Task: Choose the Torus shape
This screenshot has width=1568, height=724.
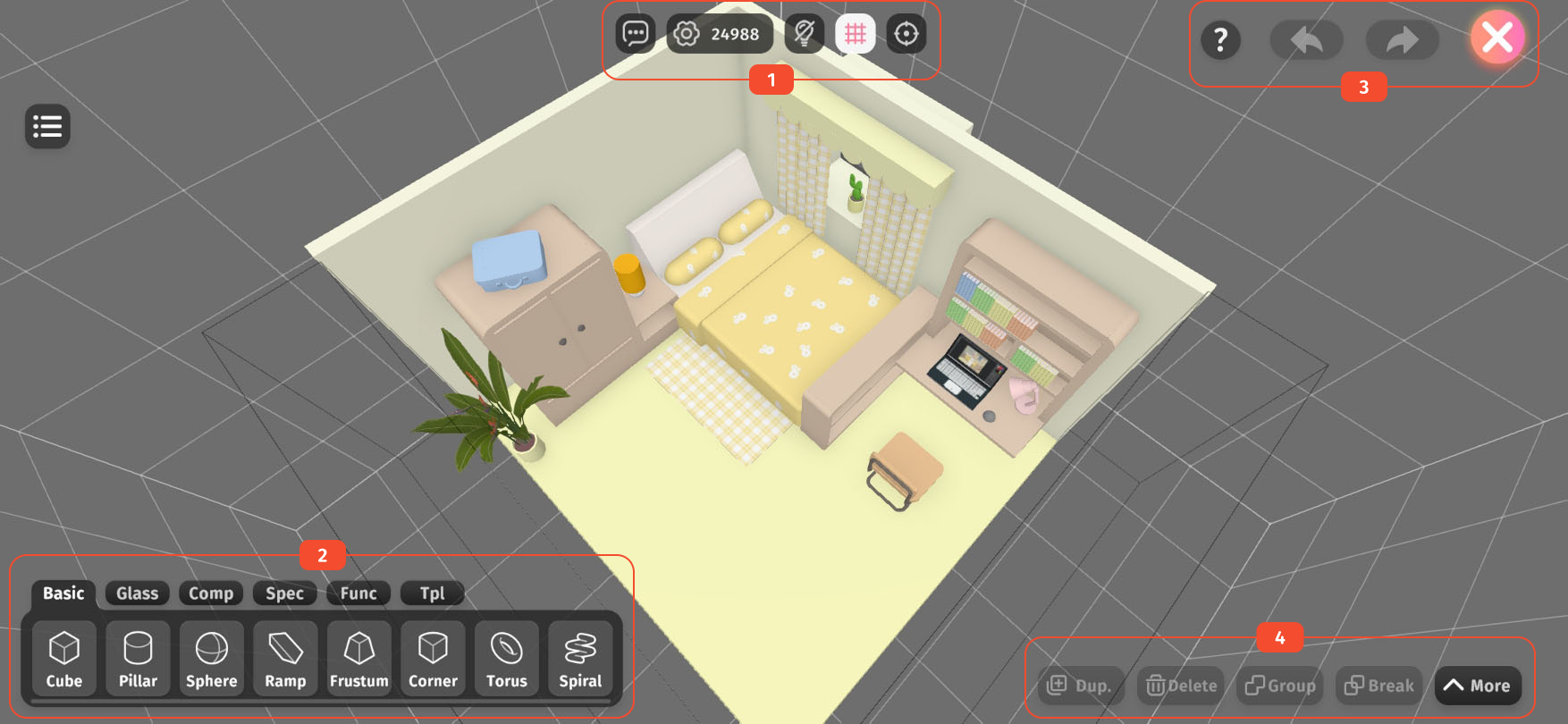Action: coord(507,658)
